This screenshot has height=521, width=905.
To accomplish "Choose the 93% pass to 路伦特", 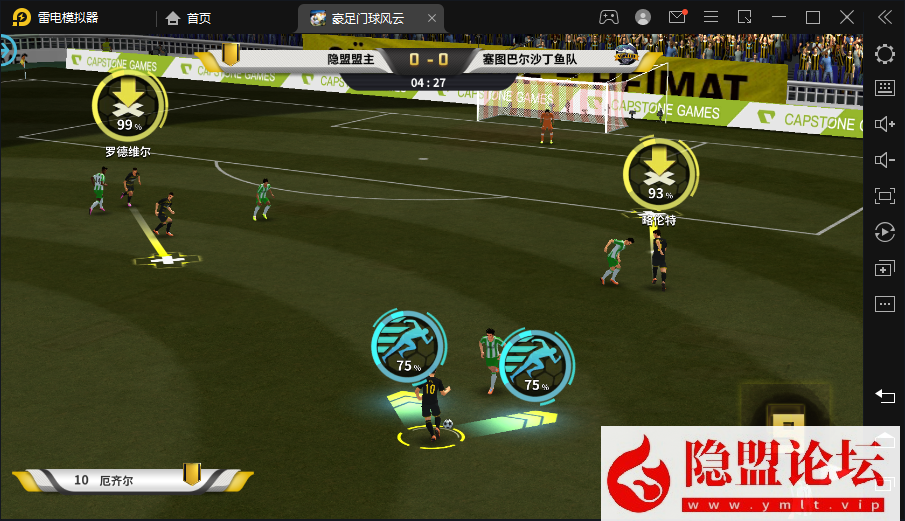I will point(657,176).
